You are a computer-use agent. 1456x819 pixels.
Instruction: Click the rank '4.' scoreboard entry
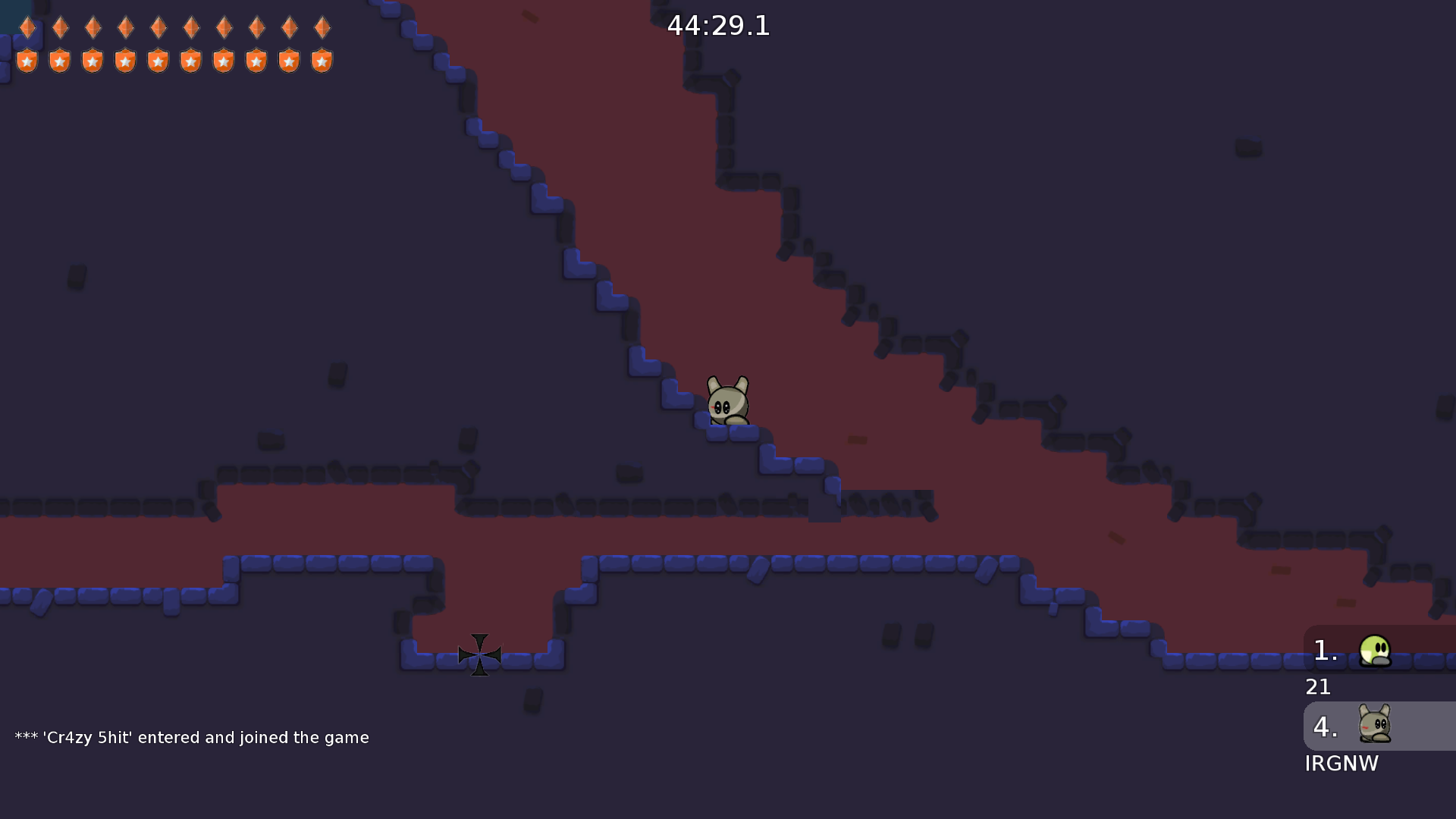(1325, 726)
